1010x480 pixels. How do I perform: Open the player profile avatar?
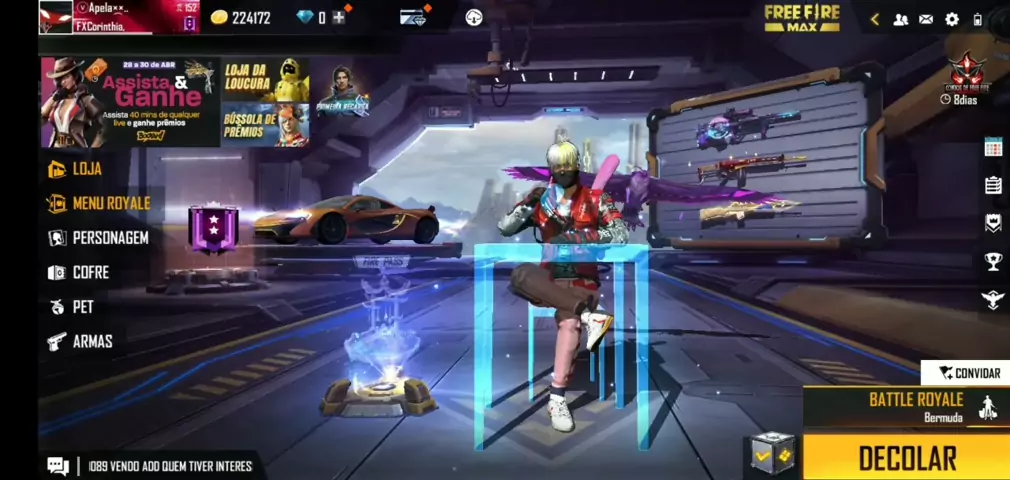pos(55,16)
